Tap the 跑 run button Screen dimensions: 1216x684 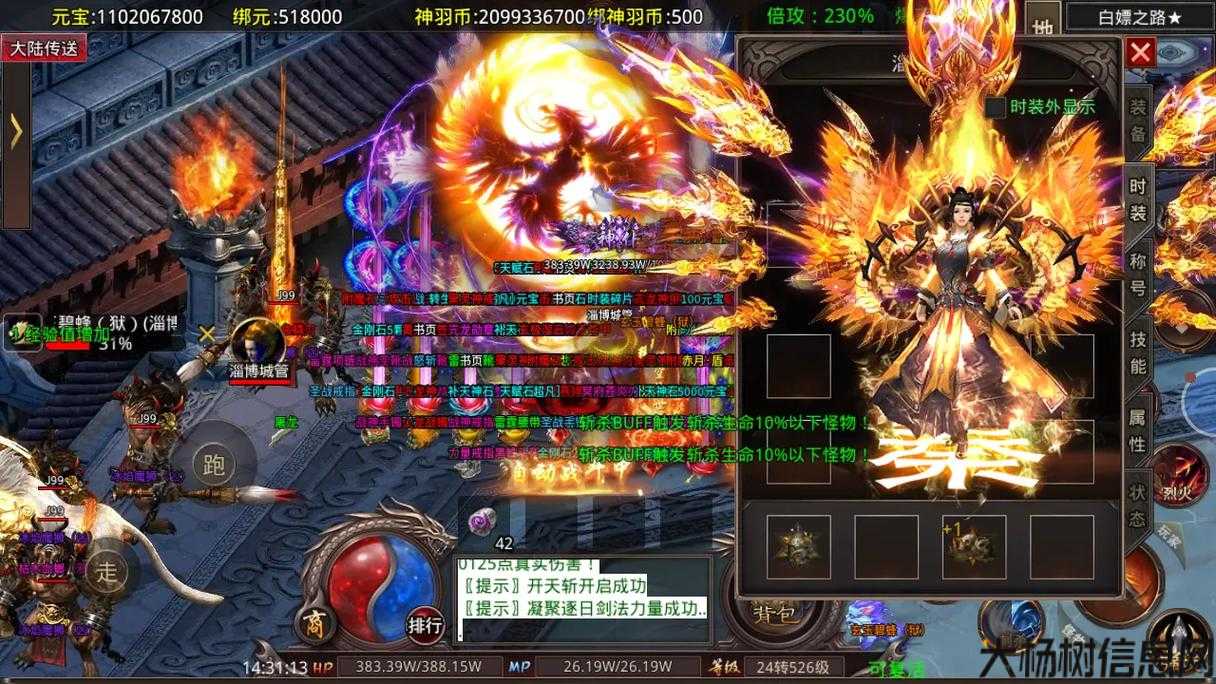click(213, 463)
